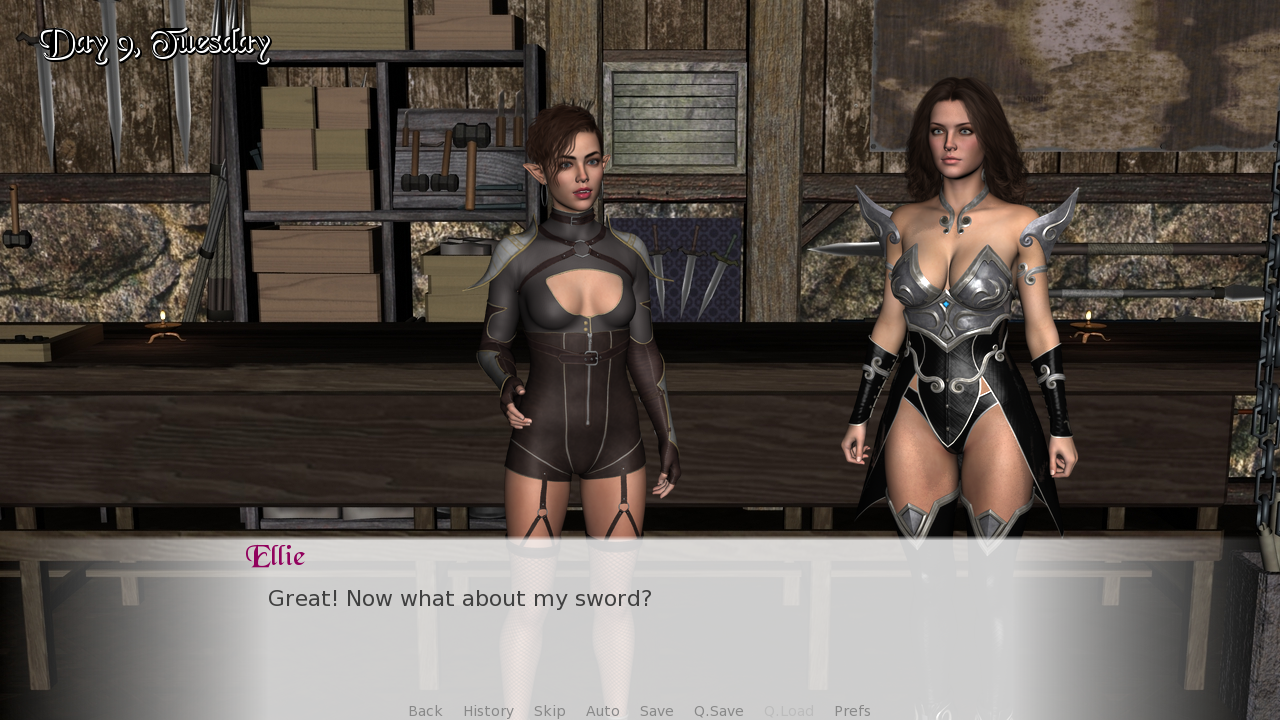Toggle Auto dialogue advance
Image resolution: width=1280 pixels, height=720 pixels.
point(602,711)
